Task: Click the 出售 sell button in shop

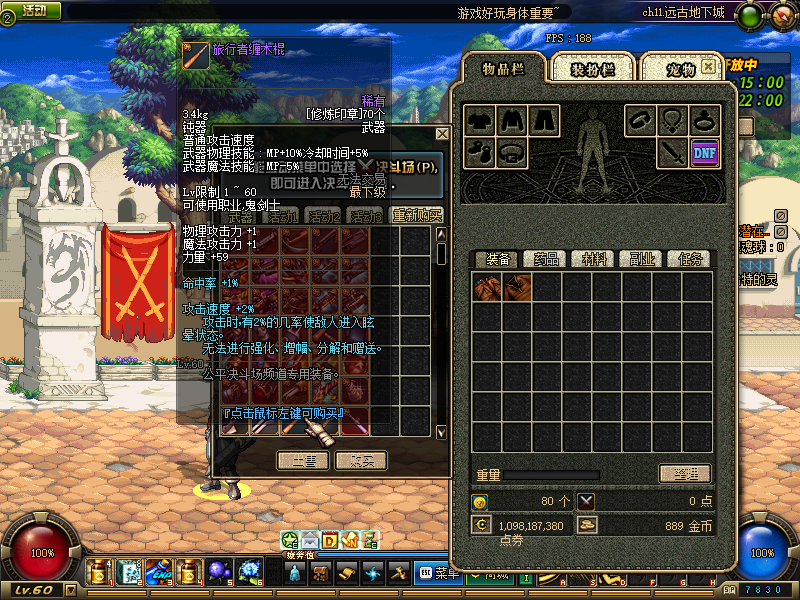Action: pyautogui.click(x=303, y=460)
